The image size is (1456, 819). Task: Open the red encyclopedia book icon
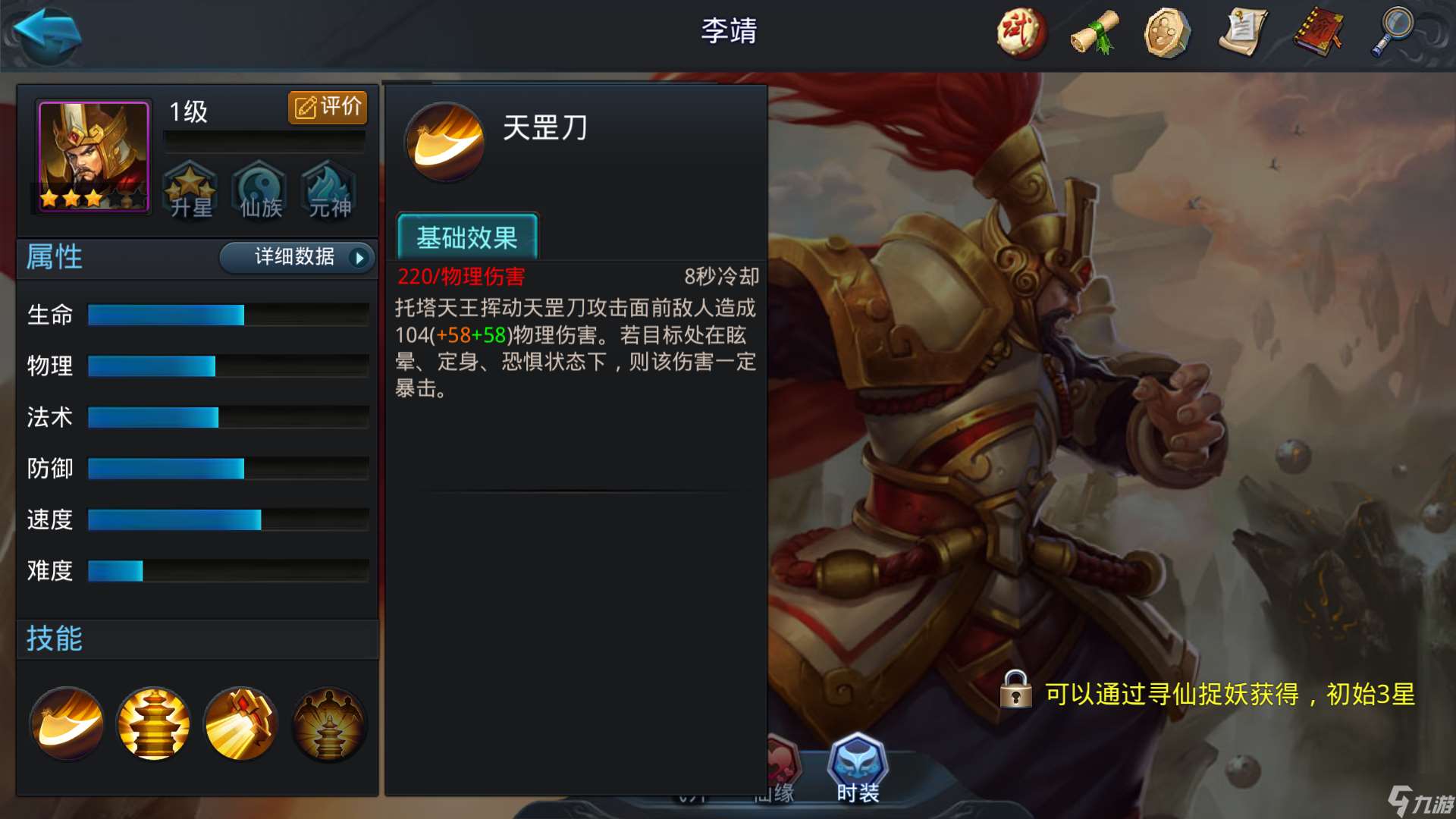[x=1319, y=32]
